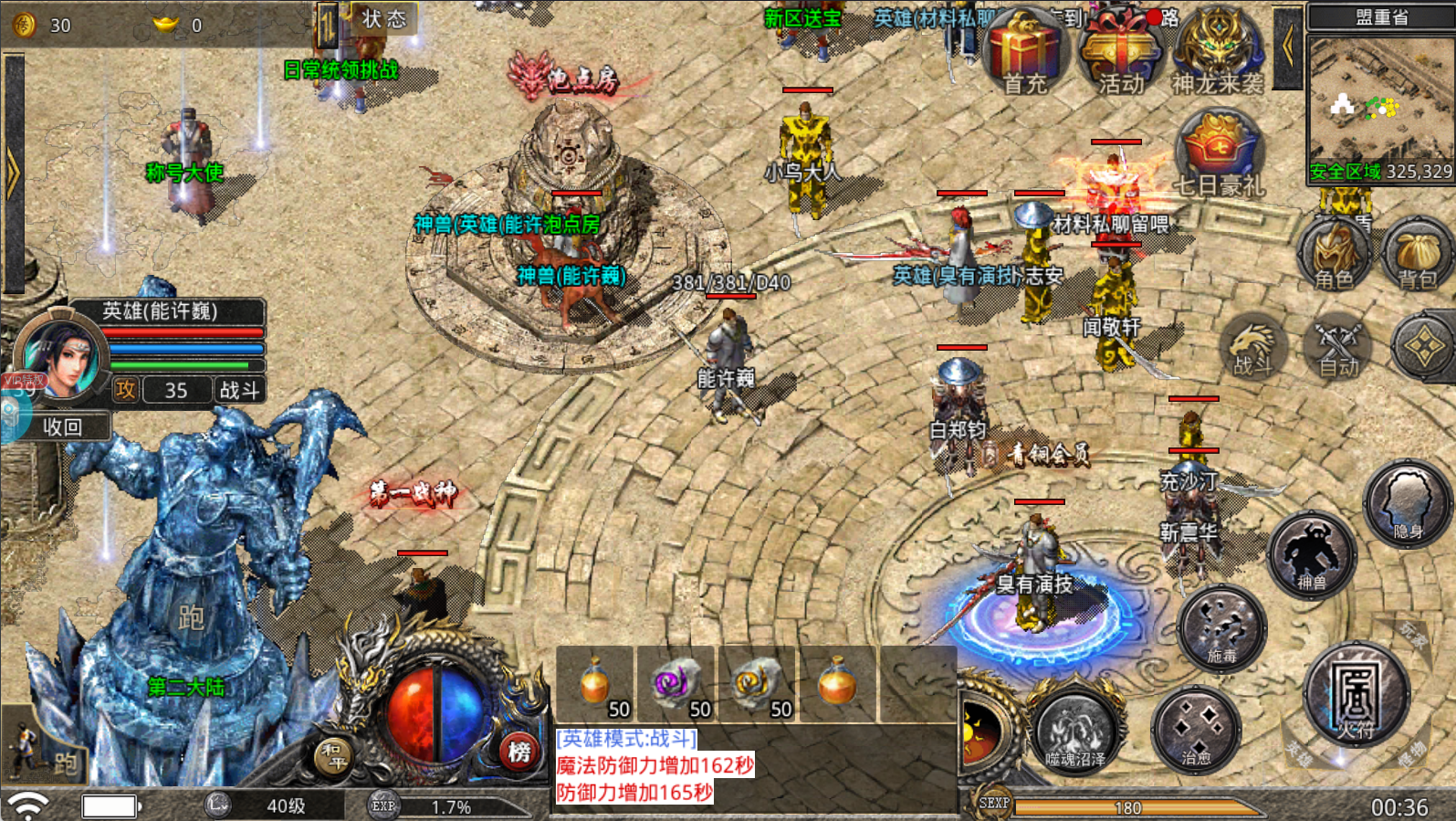Open the 活动 events menu
The width and height of the screenshot is (1456, 821).
(x=1120, y=53)
